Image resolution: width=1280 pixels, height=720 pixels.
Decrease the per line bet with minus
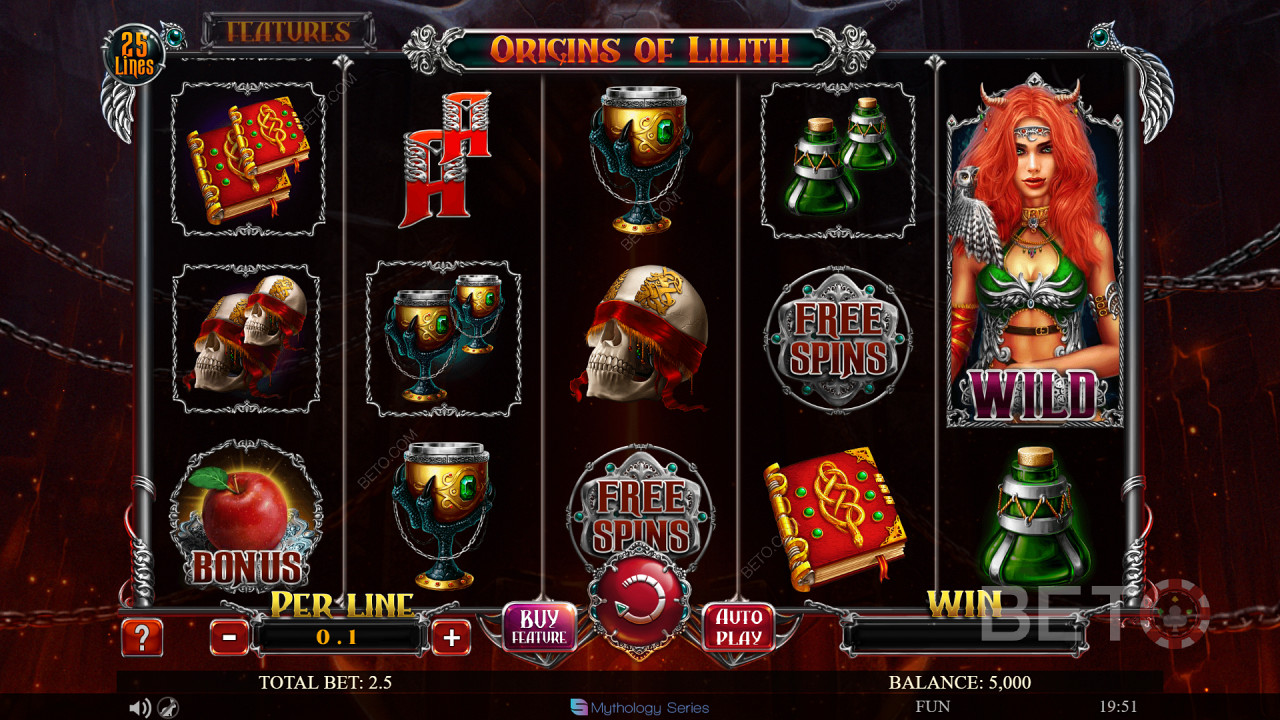(x=229, y=637)
